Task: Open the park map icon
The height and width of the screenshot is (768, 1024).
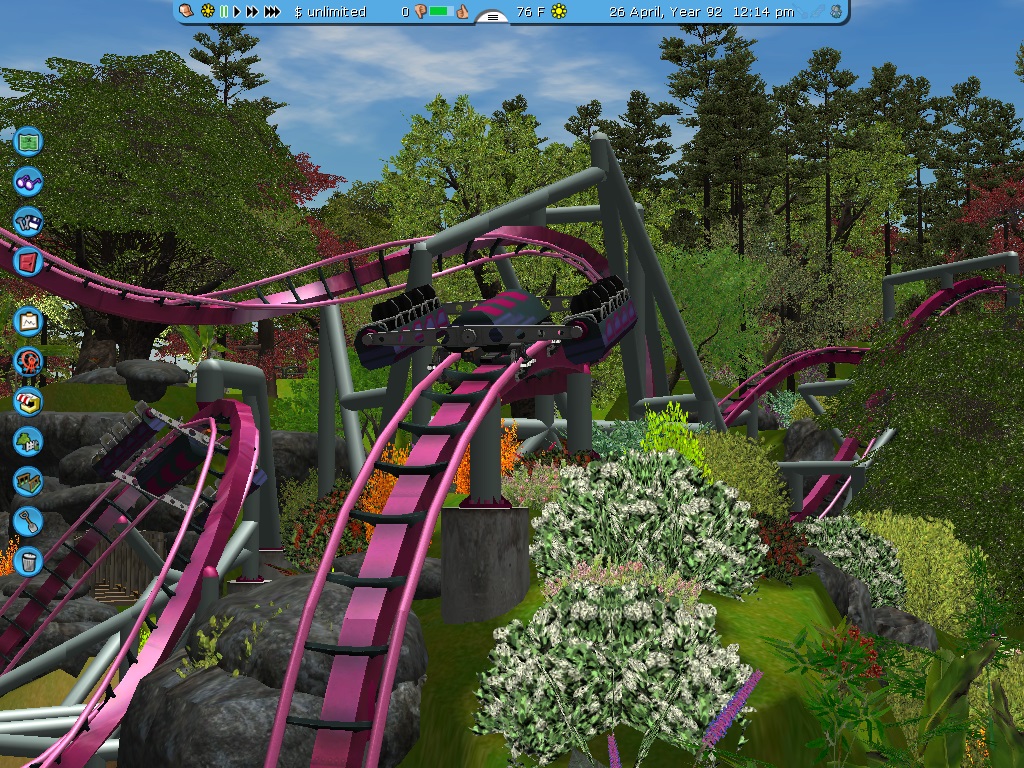Action: (29, 141)
